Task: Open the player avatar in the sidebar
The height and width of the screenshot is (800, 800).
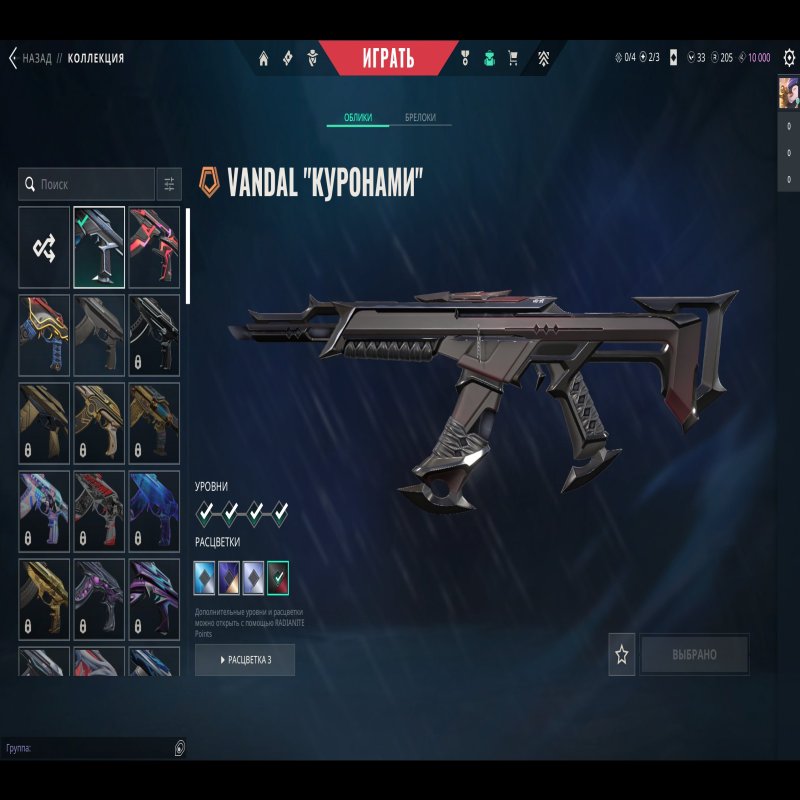Action: pyautogui.click(x=789, y=93)
